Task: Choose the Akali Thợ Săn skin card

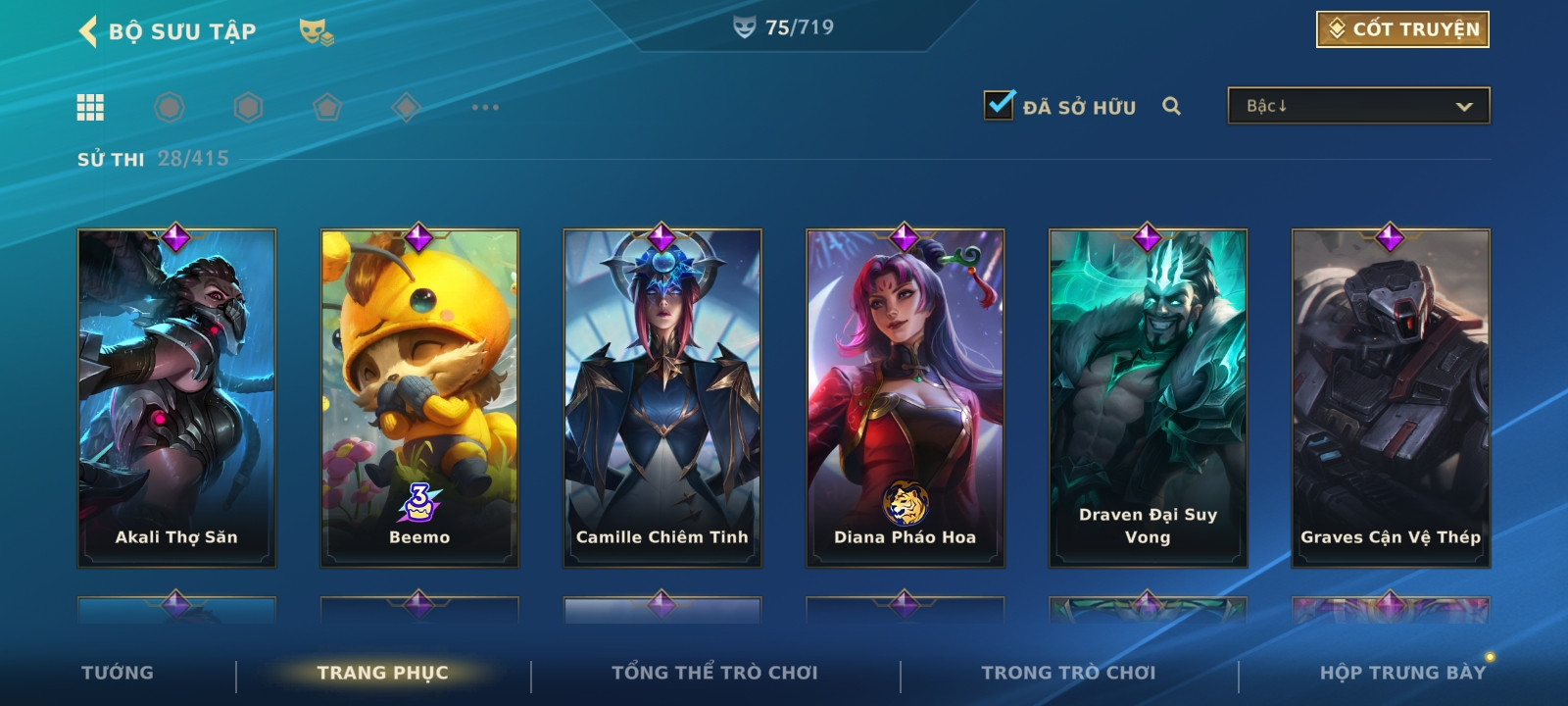Action: pyautogui.click(x=176, y=397)
